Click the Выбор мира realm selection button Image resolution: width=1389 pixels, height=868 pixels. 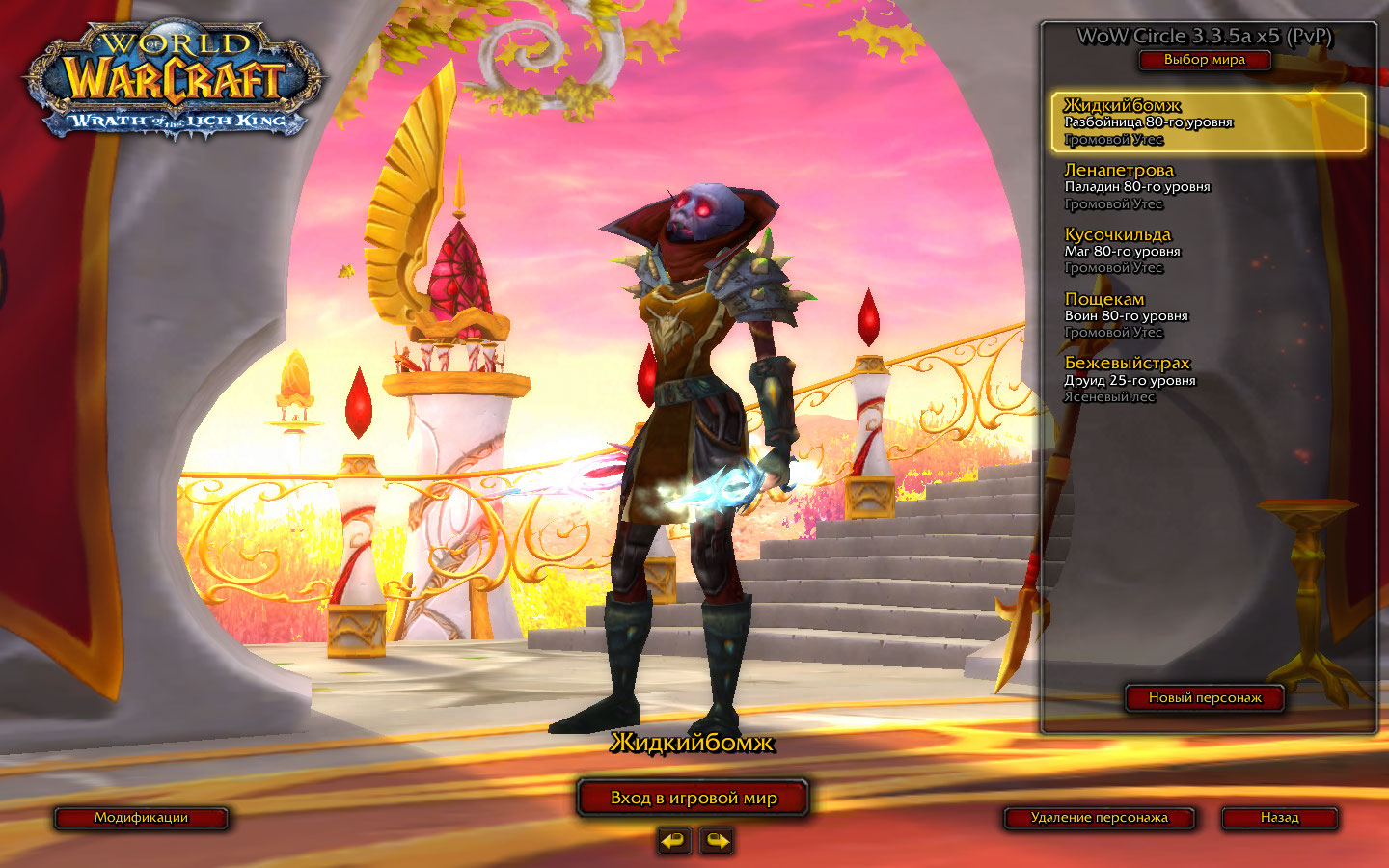point(1204,60)
